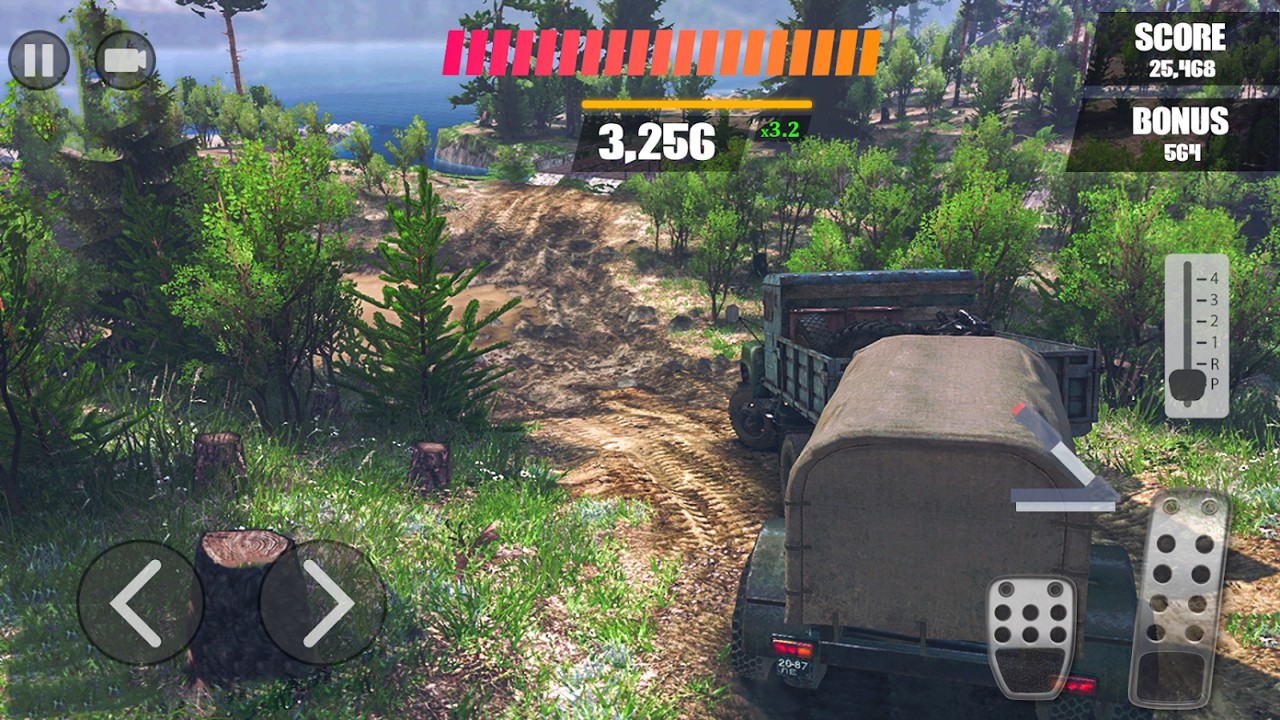
Task: Steer right with the right arrow
Action: 323,602
